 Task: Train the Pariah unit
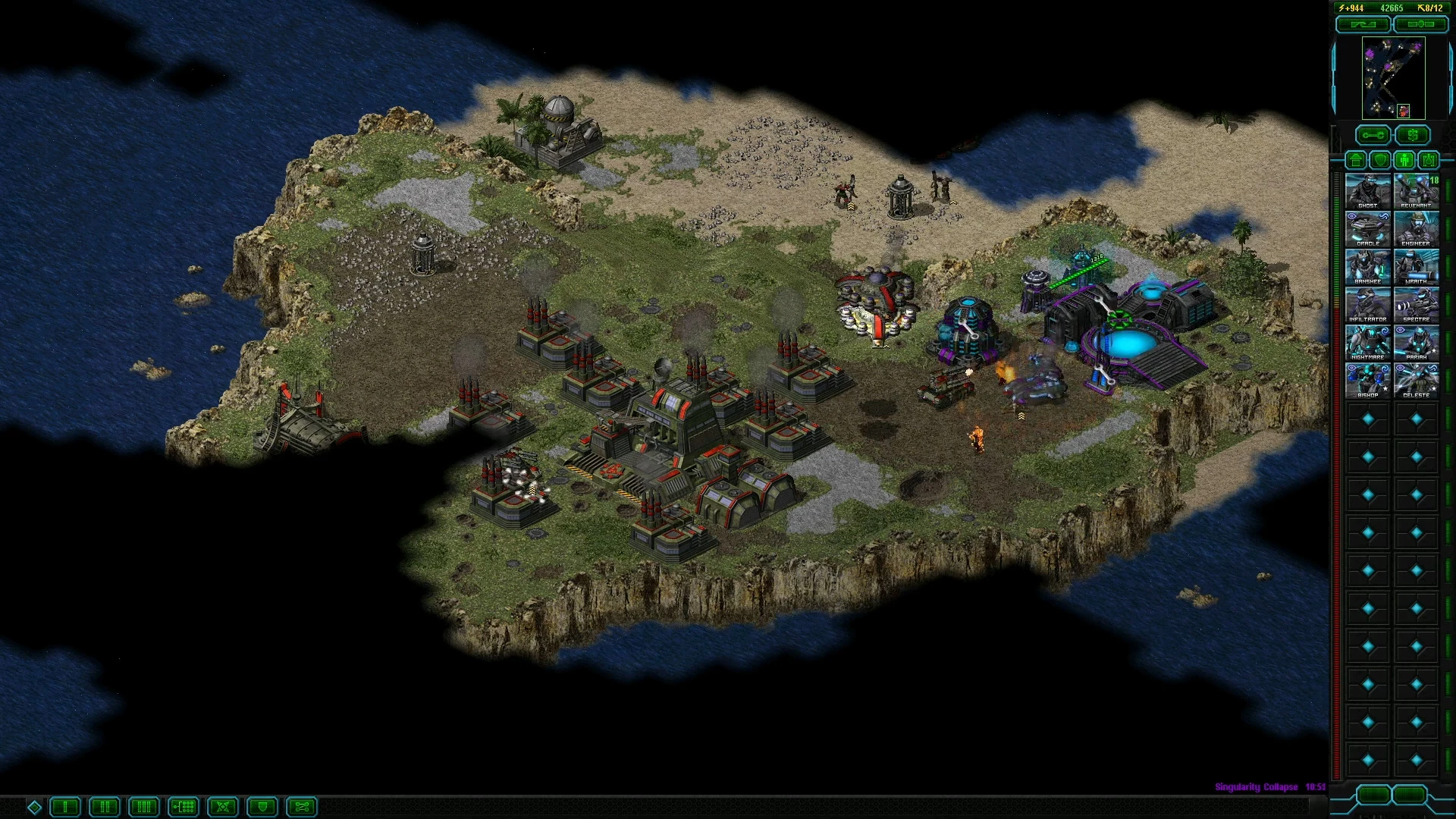tap(1416, 342)
